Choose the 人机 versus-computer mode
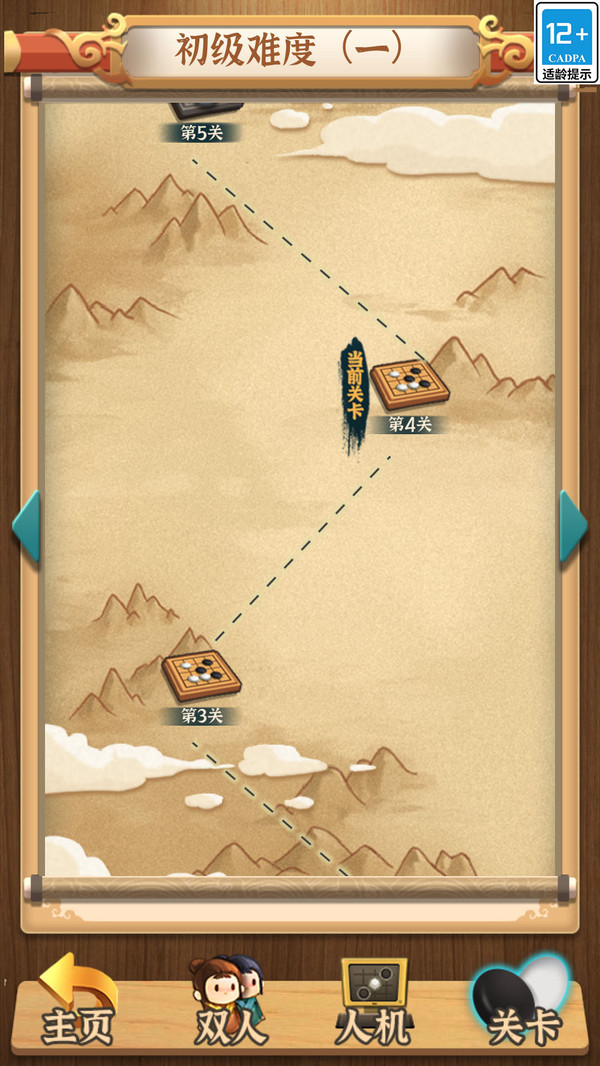The height and width of the screenshot is (1066, 600). point(373,1003)
